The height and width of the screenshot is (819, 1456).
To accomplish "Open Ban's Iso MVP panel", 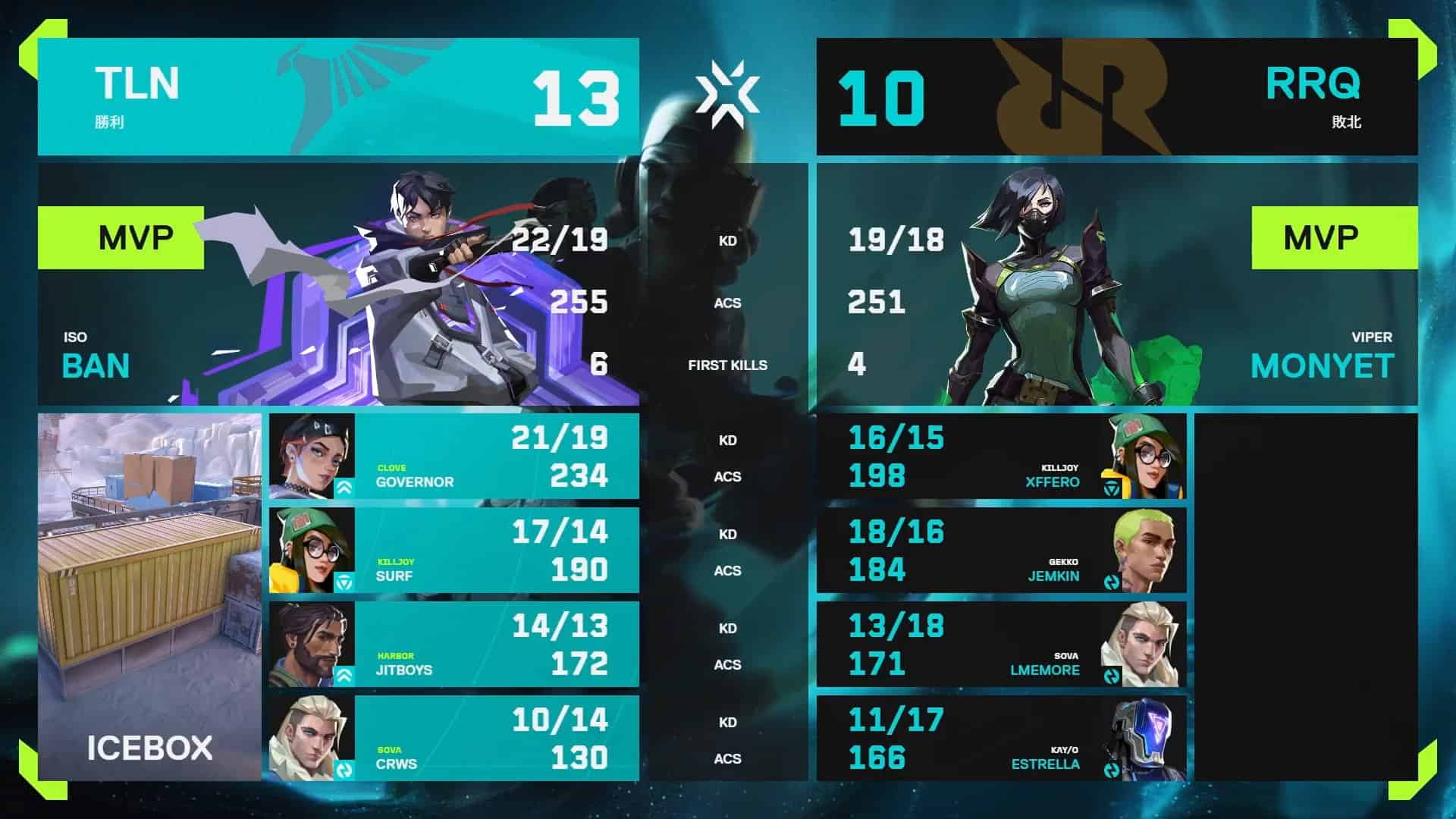I will 338,285.
